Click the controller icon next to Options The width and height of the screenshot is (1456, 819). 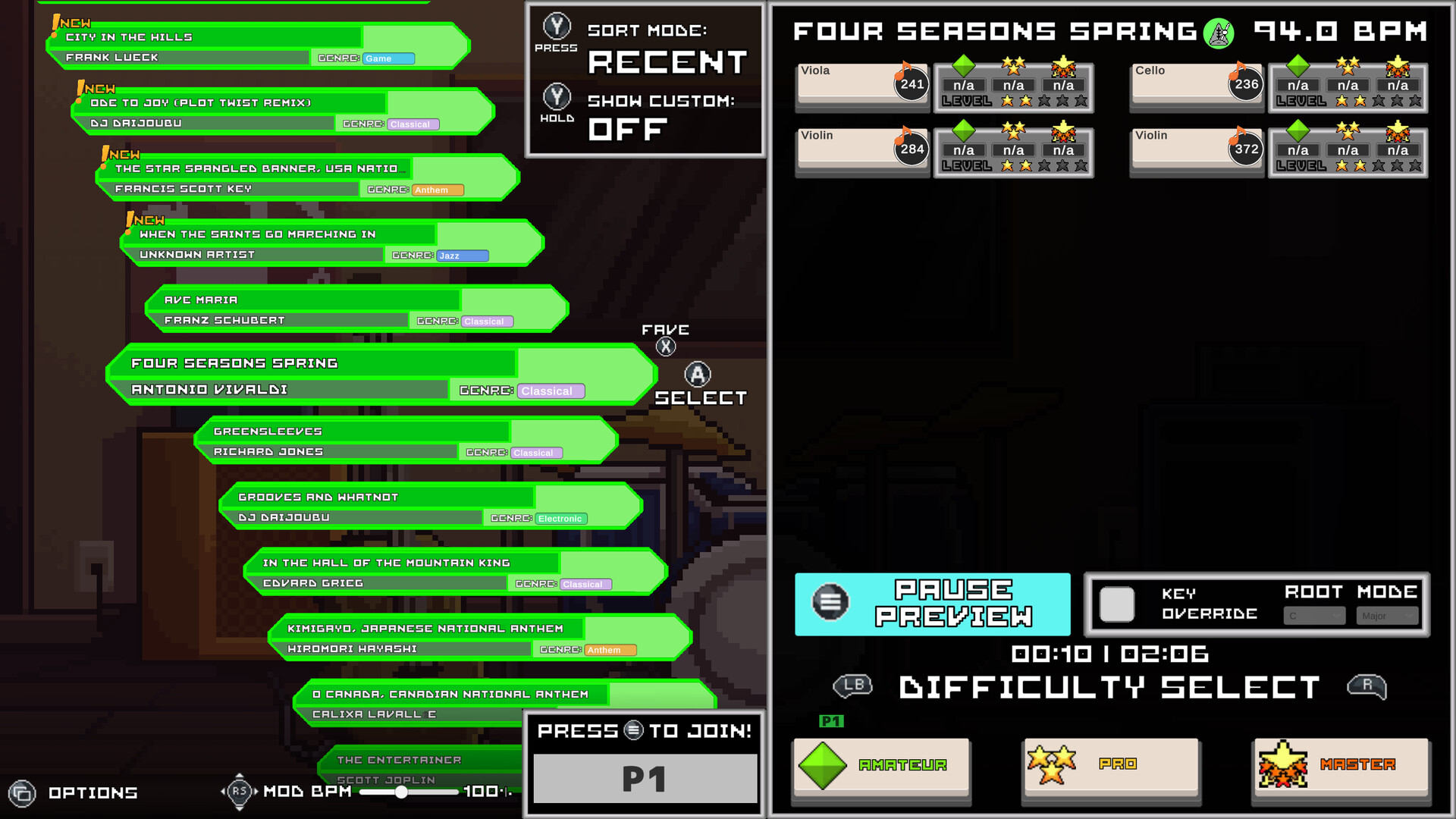(23, 793)
